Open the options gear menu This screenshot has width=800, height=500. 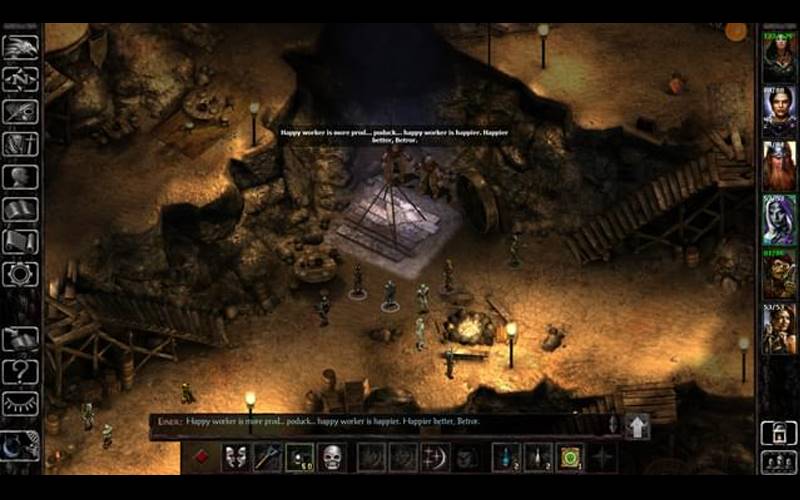click(x=20, y=274)
